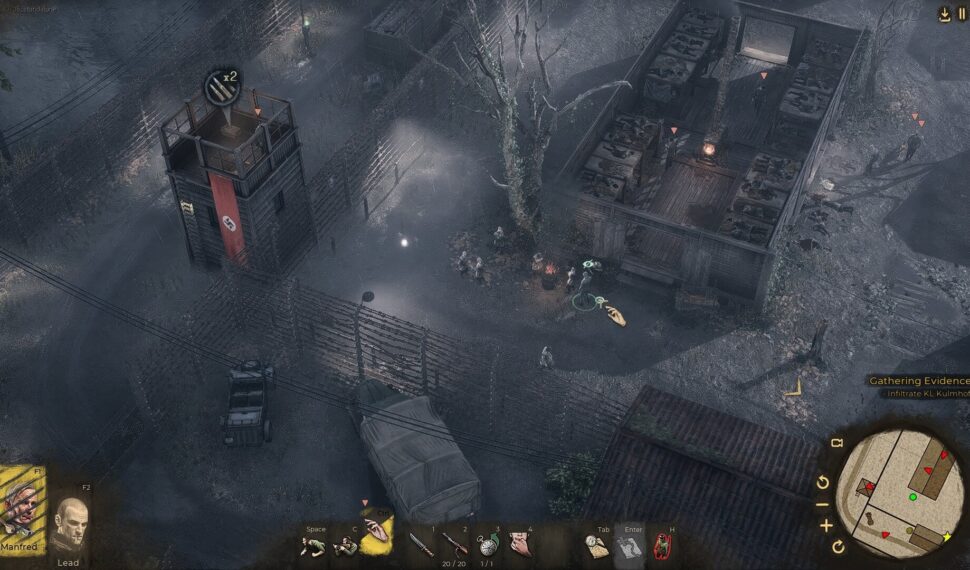Pause the game with the pause button
This screenshot has width=970, height=570.
click(x=962, y=14)
